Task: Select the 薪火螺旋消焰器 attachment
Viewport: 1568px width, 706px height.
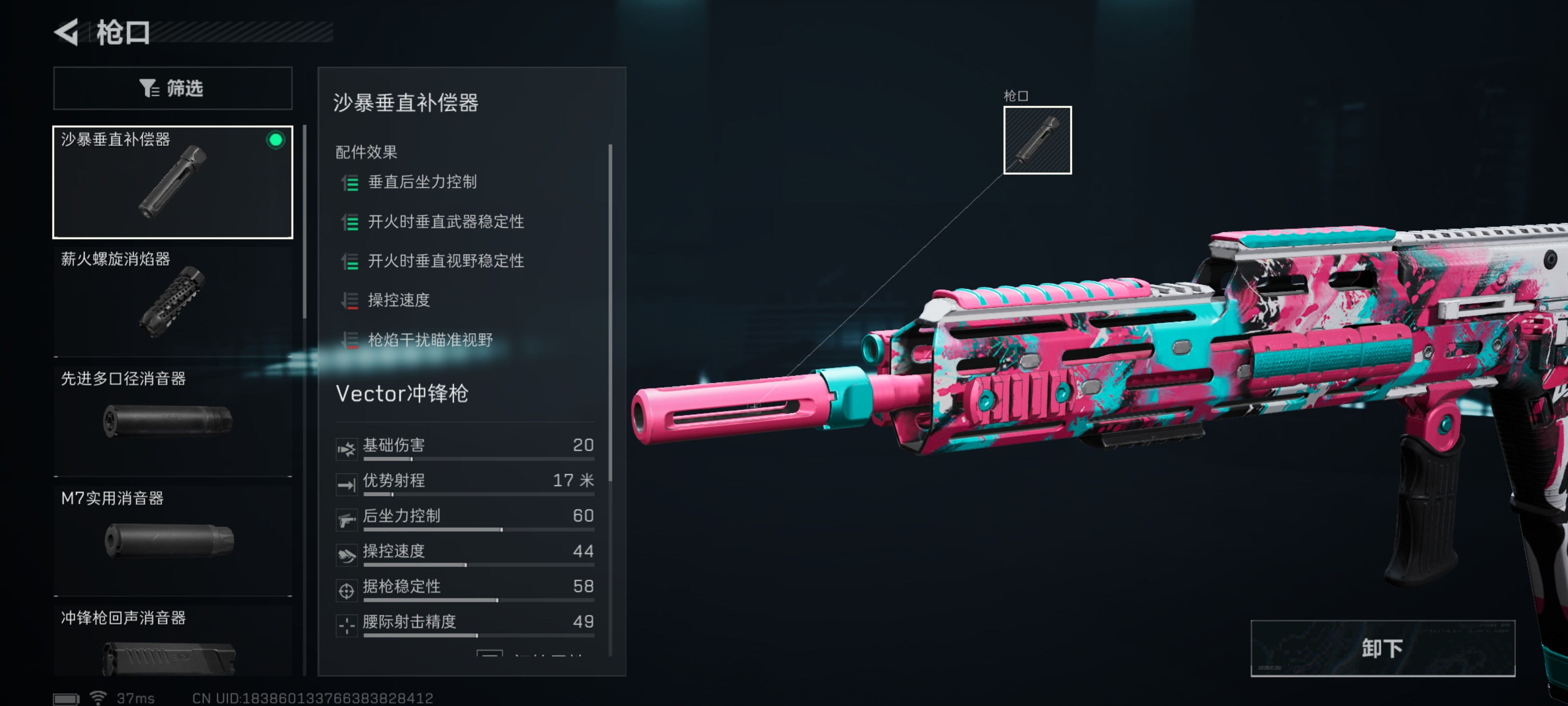Action: click(x=172, y=299)
